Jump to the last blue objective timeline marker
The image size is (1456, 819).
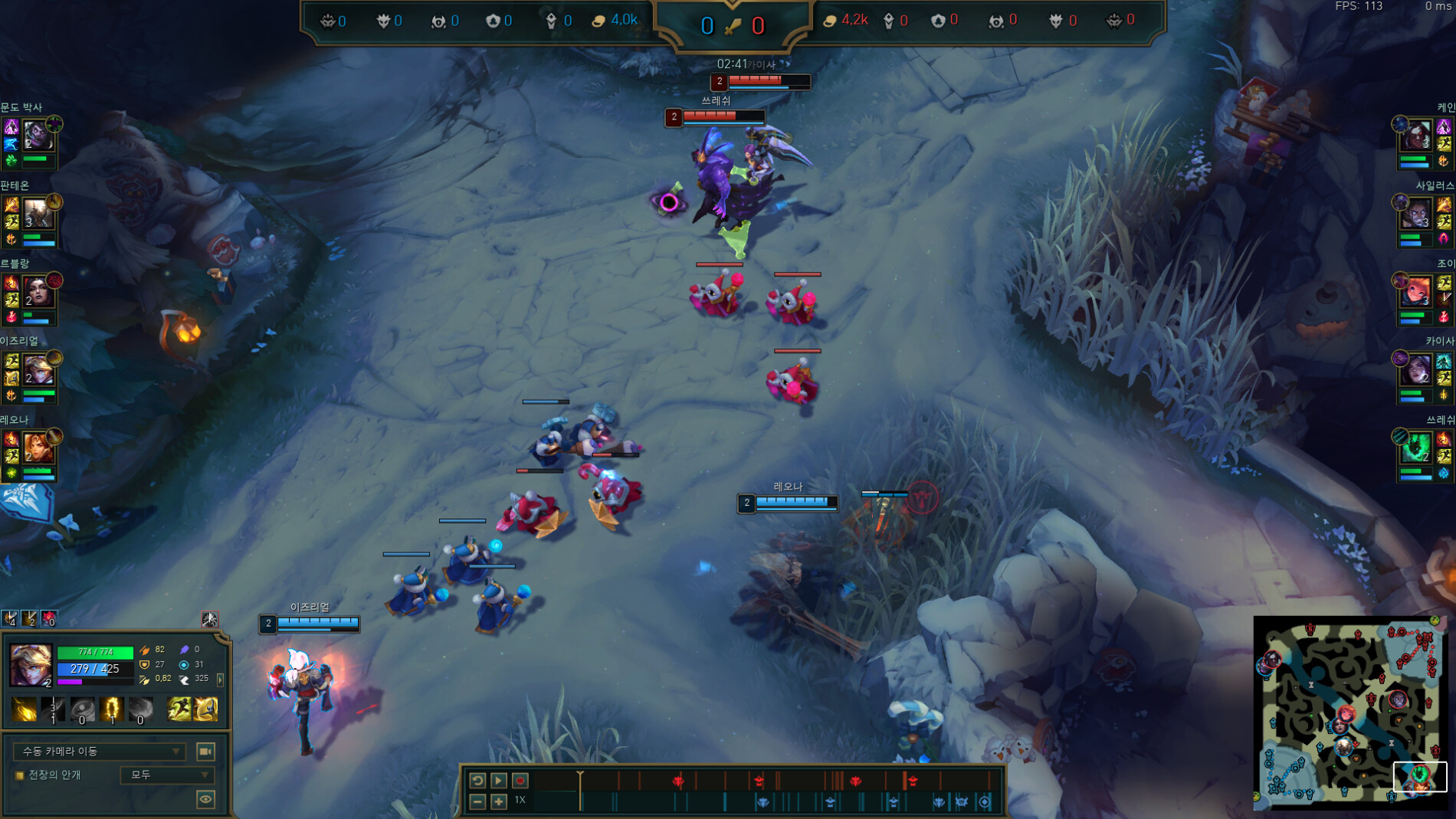[985, 802]
